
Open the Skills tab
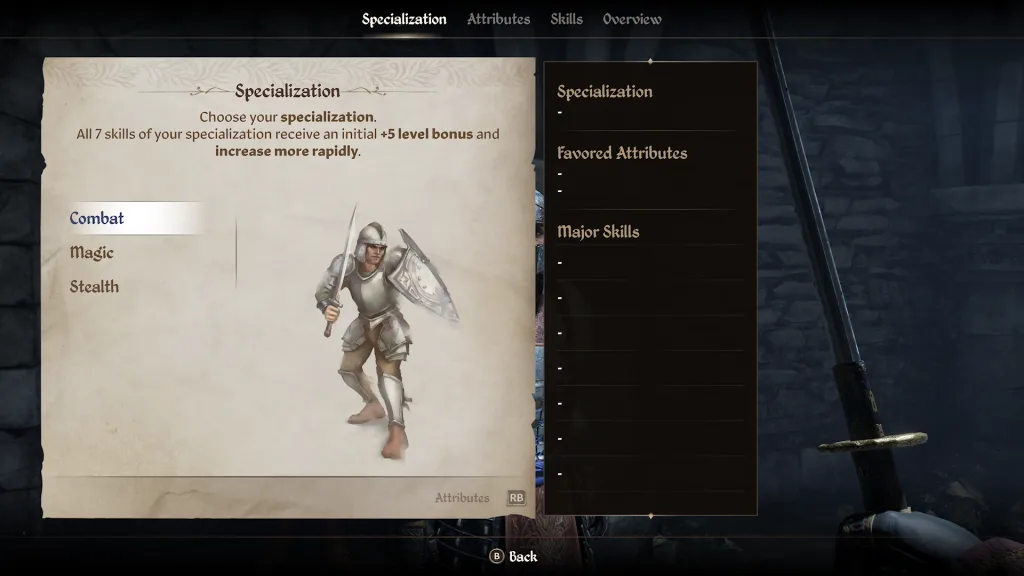pyautogui.click(x=566, y=19)
